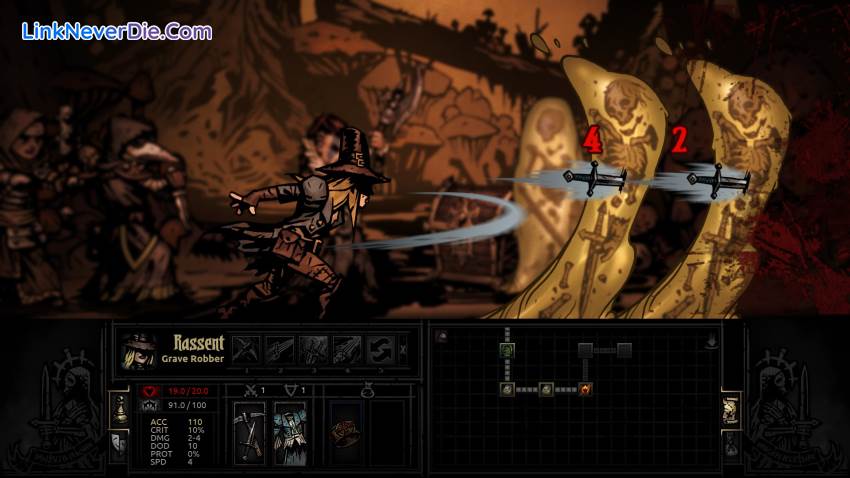This screenshot has height=478, width=850.
Task: Choose the second combat skill icon
Action: 280,349
